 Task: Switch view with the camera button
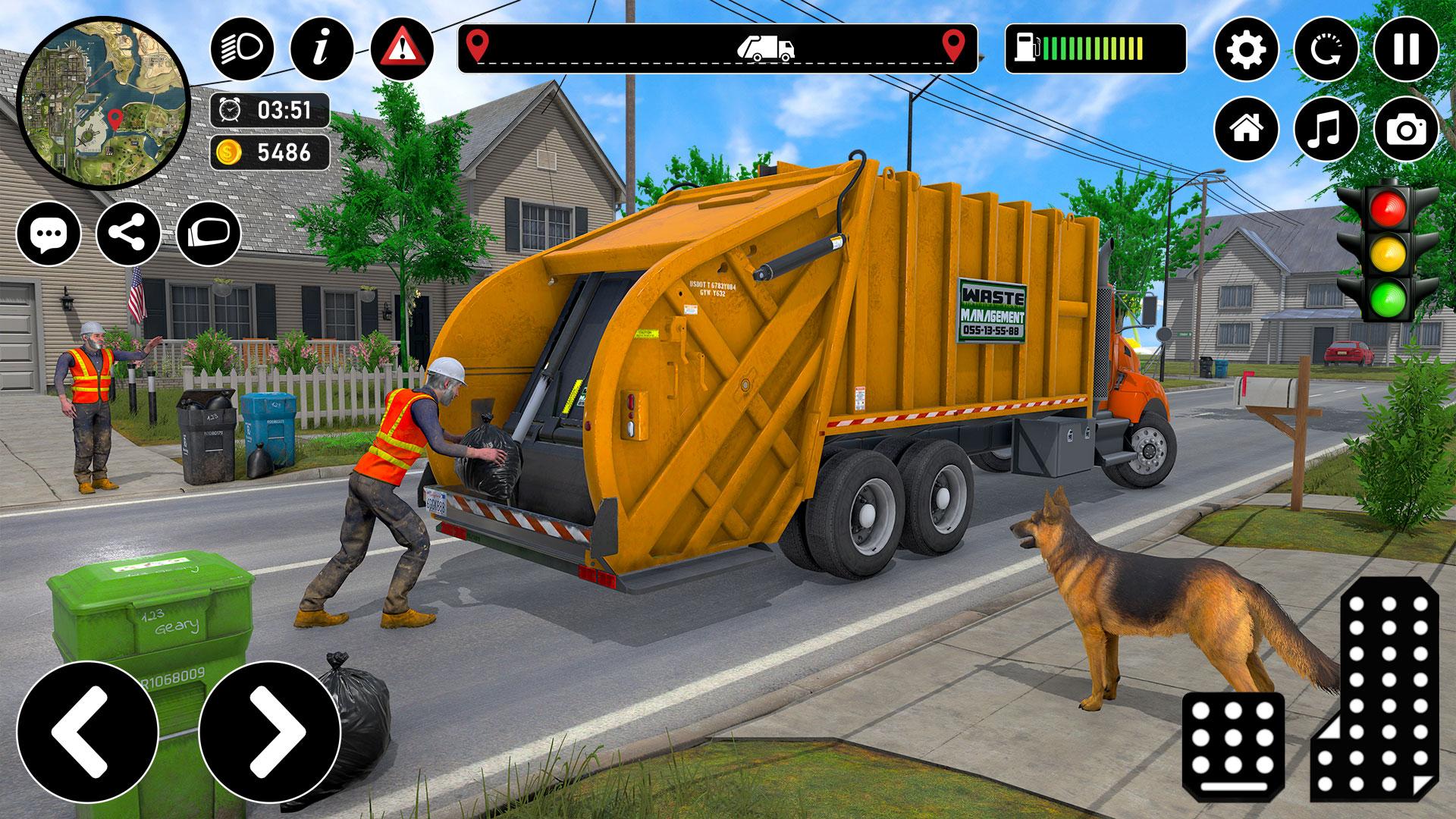click(x=1406, y=129)
